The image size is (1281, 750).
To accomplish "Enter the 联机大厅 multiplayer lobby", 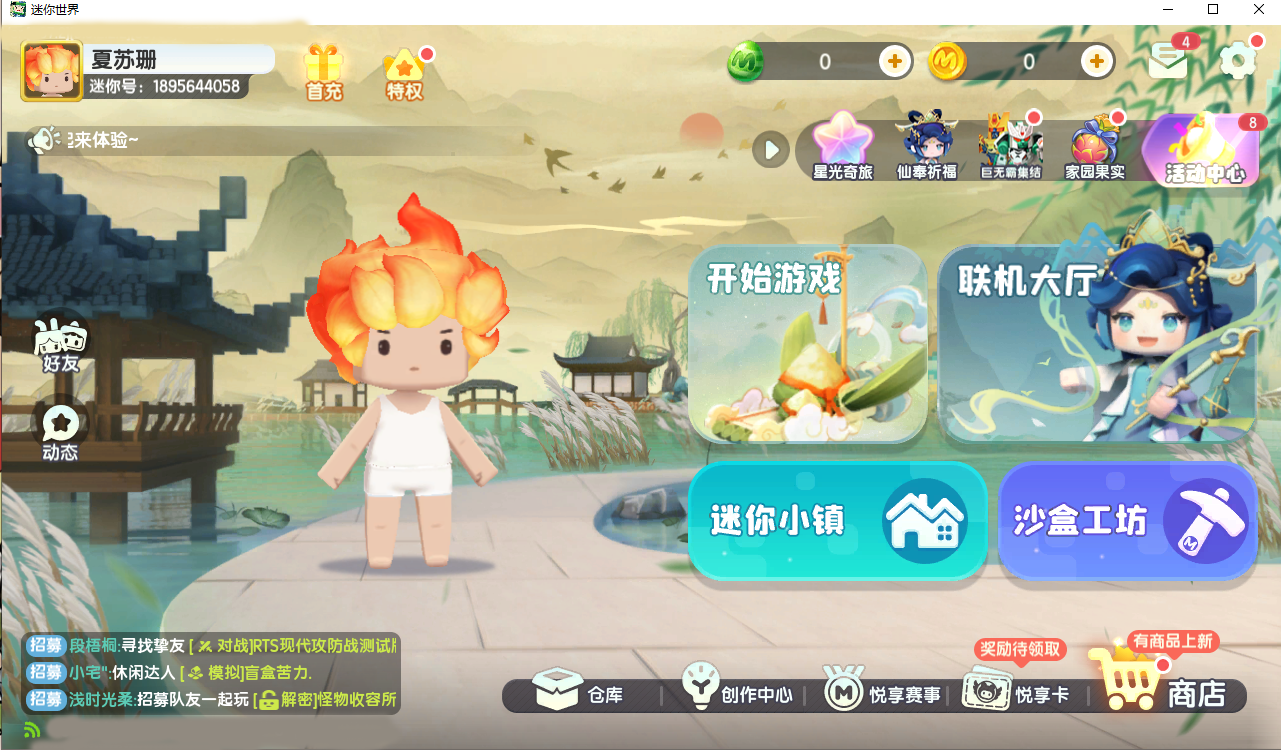I will 1096,344.
